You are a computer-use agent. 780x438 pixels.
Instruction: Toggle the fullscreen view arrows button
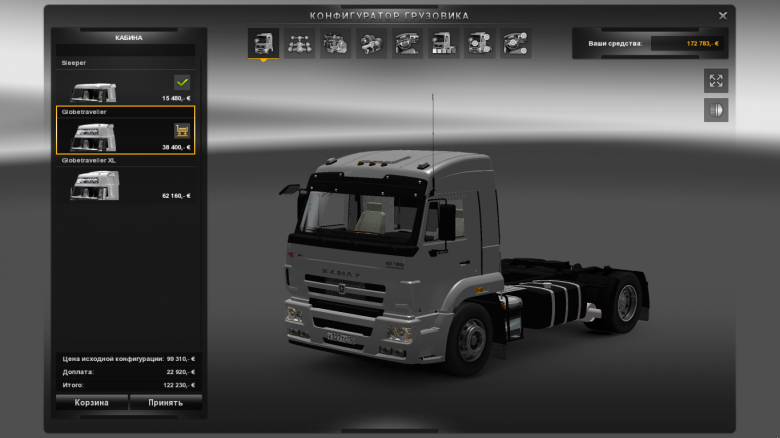tap(715, 81)
